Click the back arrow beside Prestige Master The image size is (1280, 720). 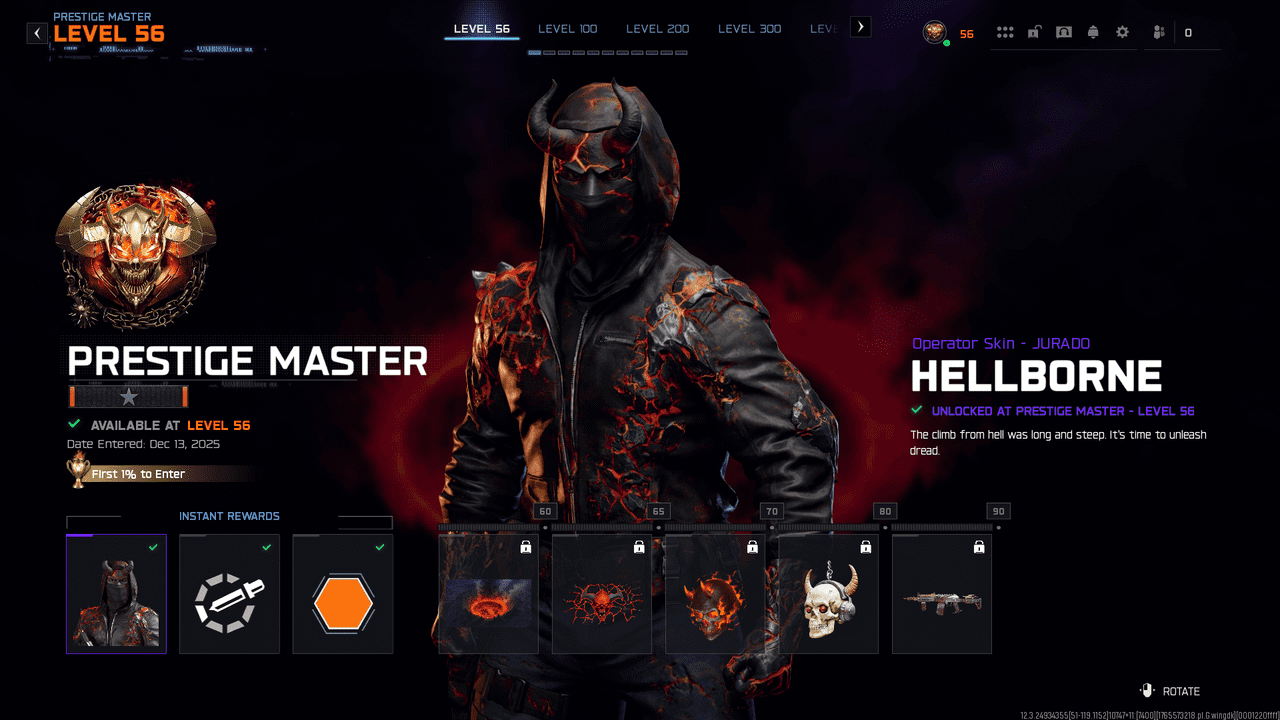37,32
